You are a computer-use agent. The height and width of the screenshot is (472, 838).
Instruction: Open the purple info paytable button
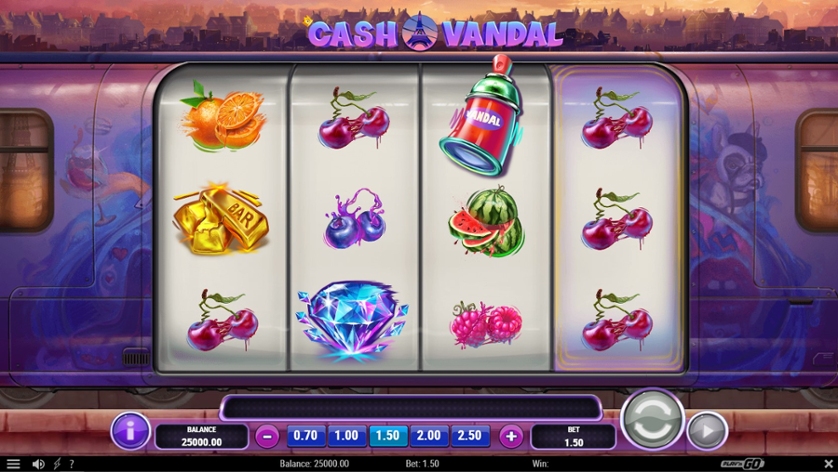(130, 431)
